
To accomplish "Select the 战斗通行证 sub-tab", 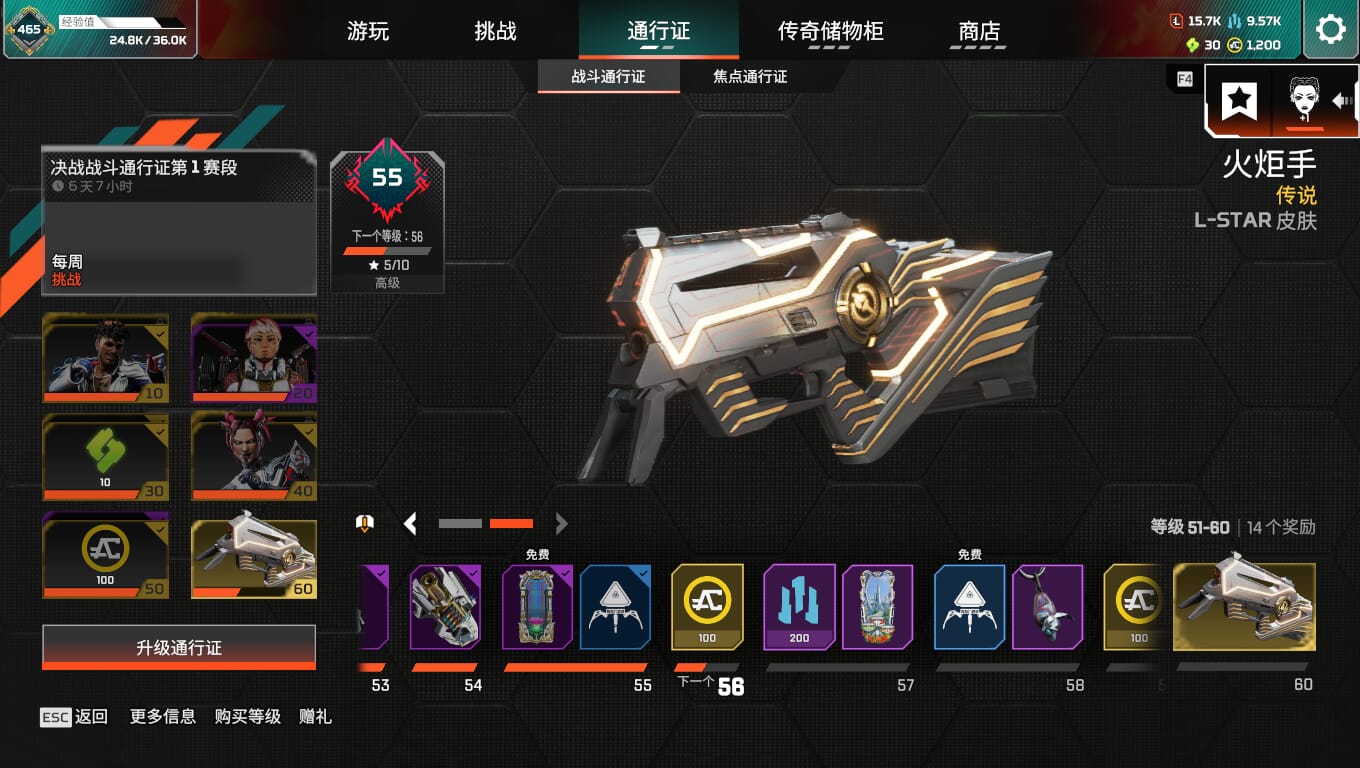I will (608, 77).
